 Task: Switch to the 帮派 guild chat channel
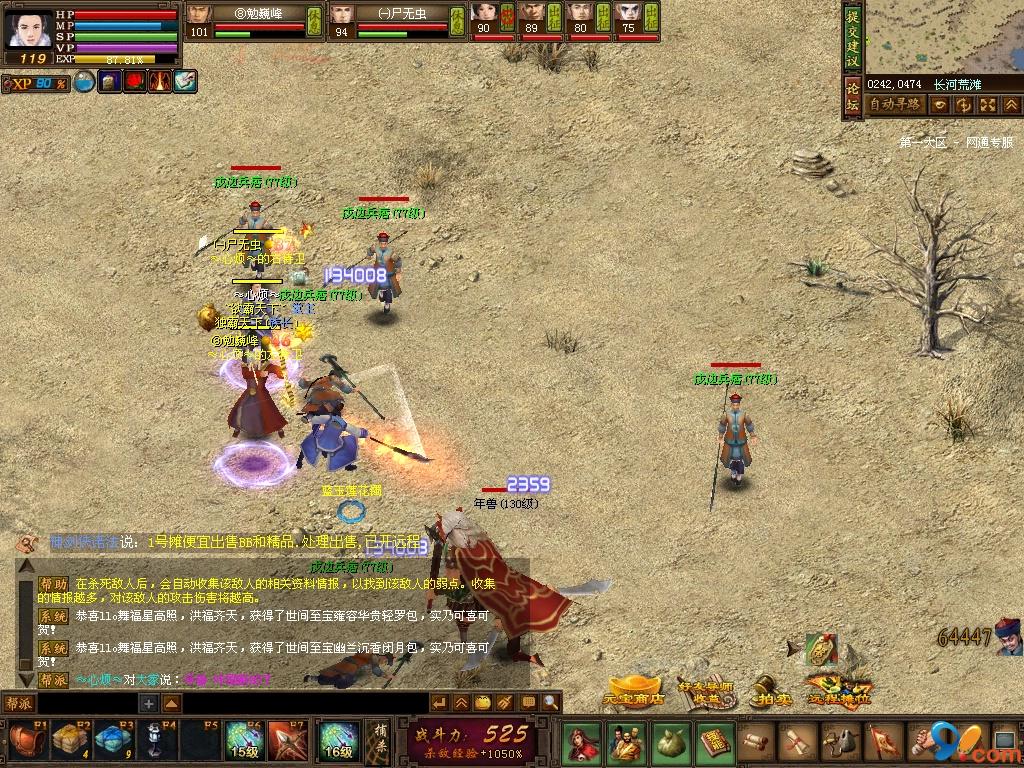[x=20, y=703]
